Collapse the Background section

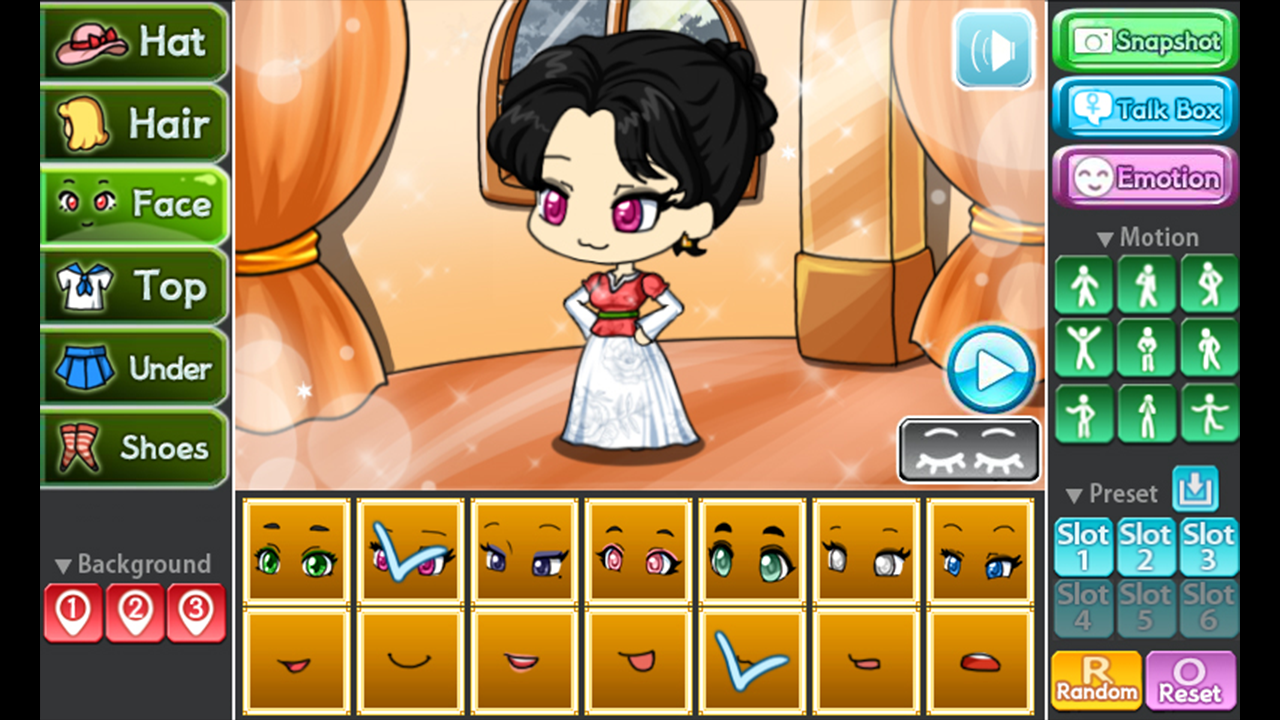point(60,563)
